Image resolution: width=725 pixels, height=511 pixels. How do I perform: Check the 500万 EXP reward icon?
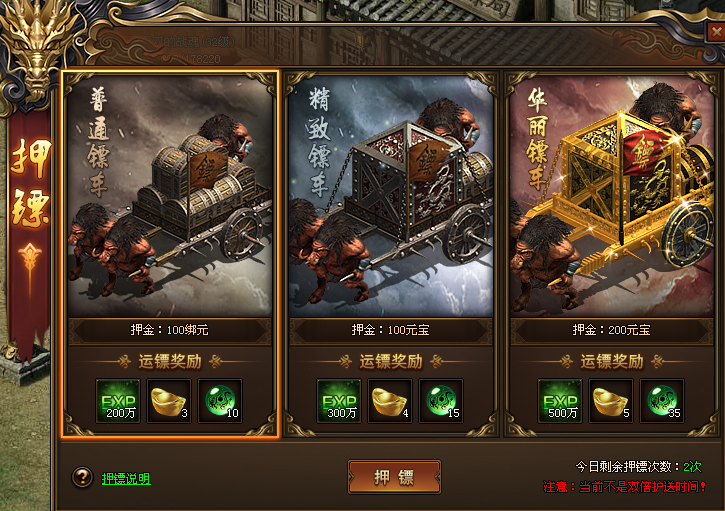pyautogui.click(x=560, y=401)
